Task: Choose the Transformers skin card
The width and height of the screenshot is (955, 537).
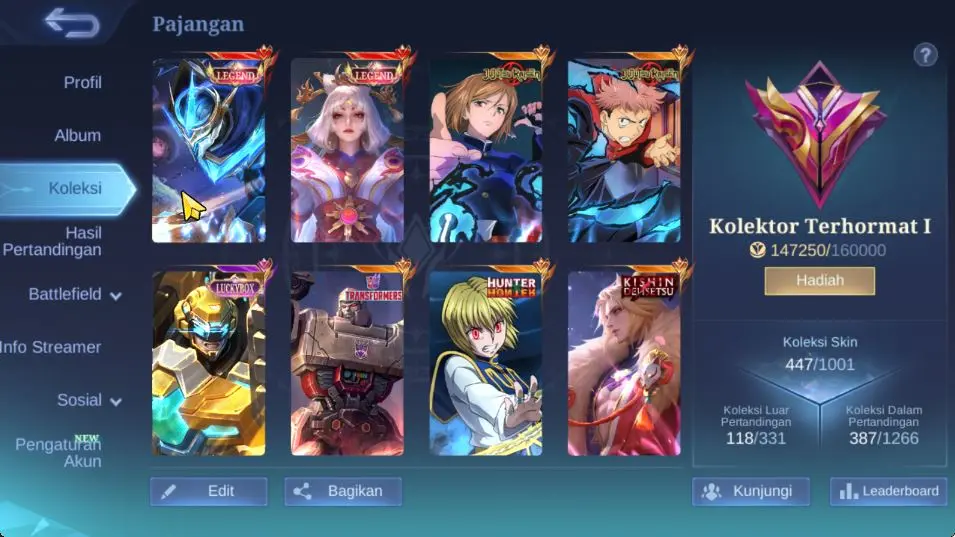Action: pyautogui.click(x=347, y=363)
